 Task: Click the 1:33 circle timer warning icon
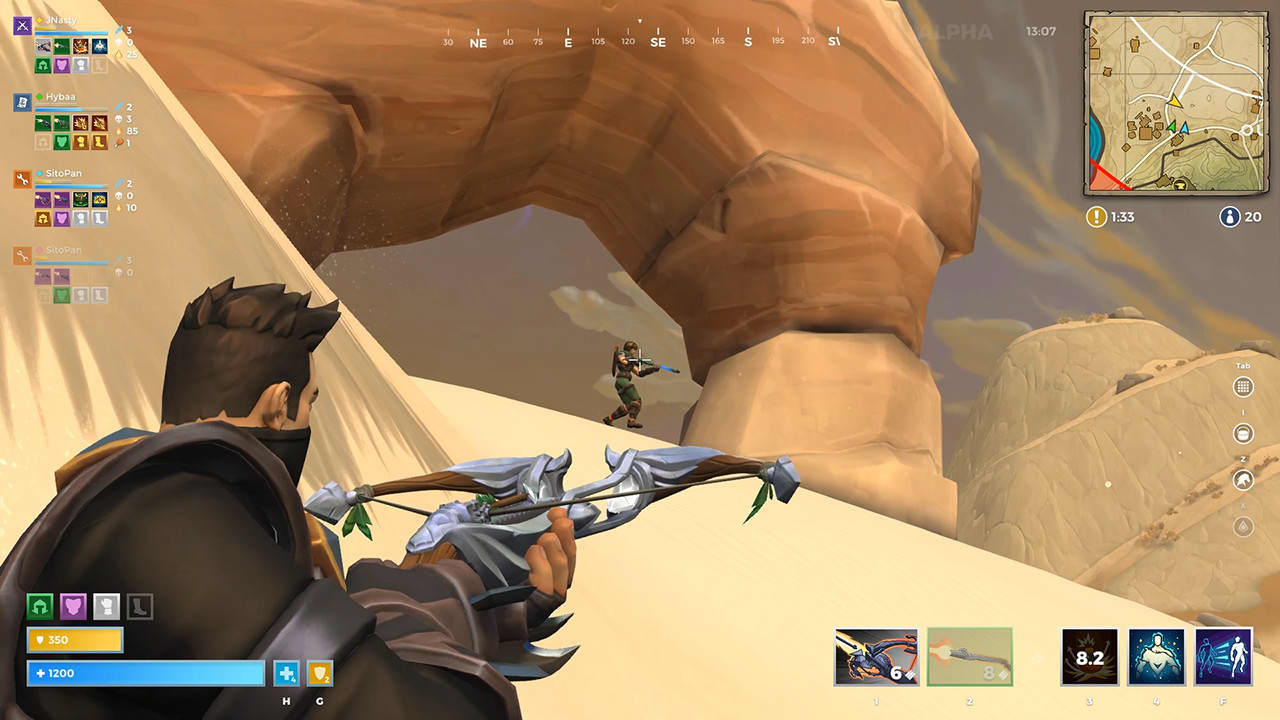(x=1098, y=216)
